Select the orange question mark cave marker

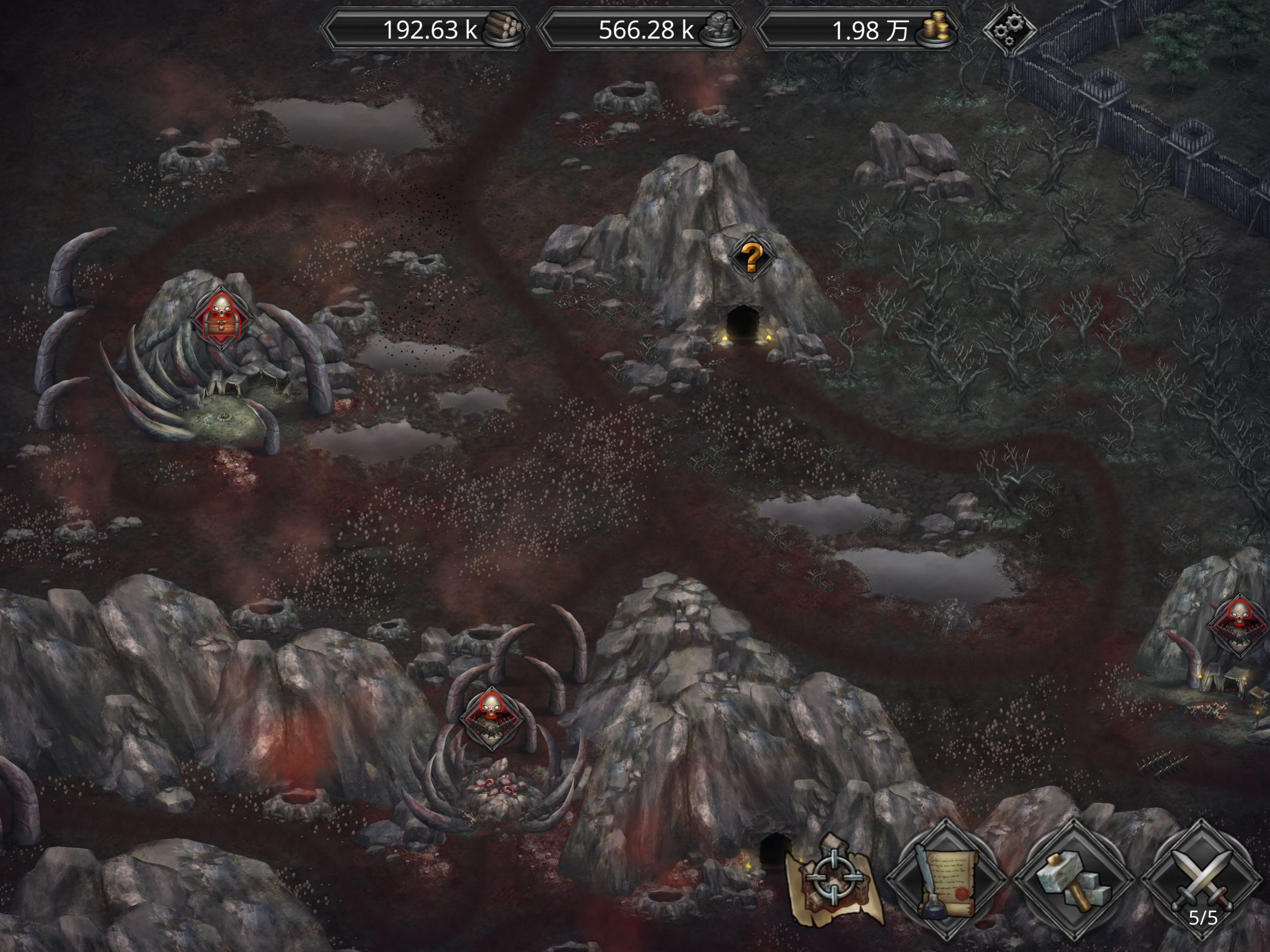[x=752, y=258]
